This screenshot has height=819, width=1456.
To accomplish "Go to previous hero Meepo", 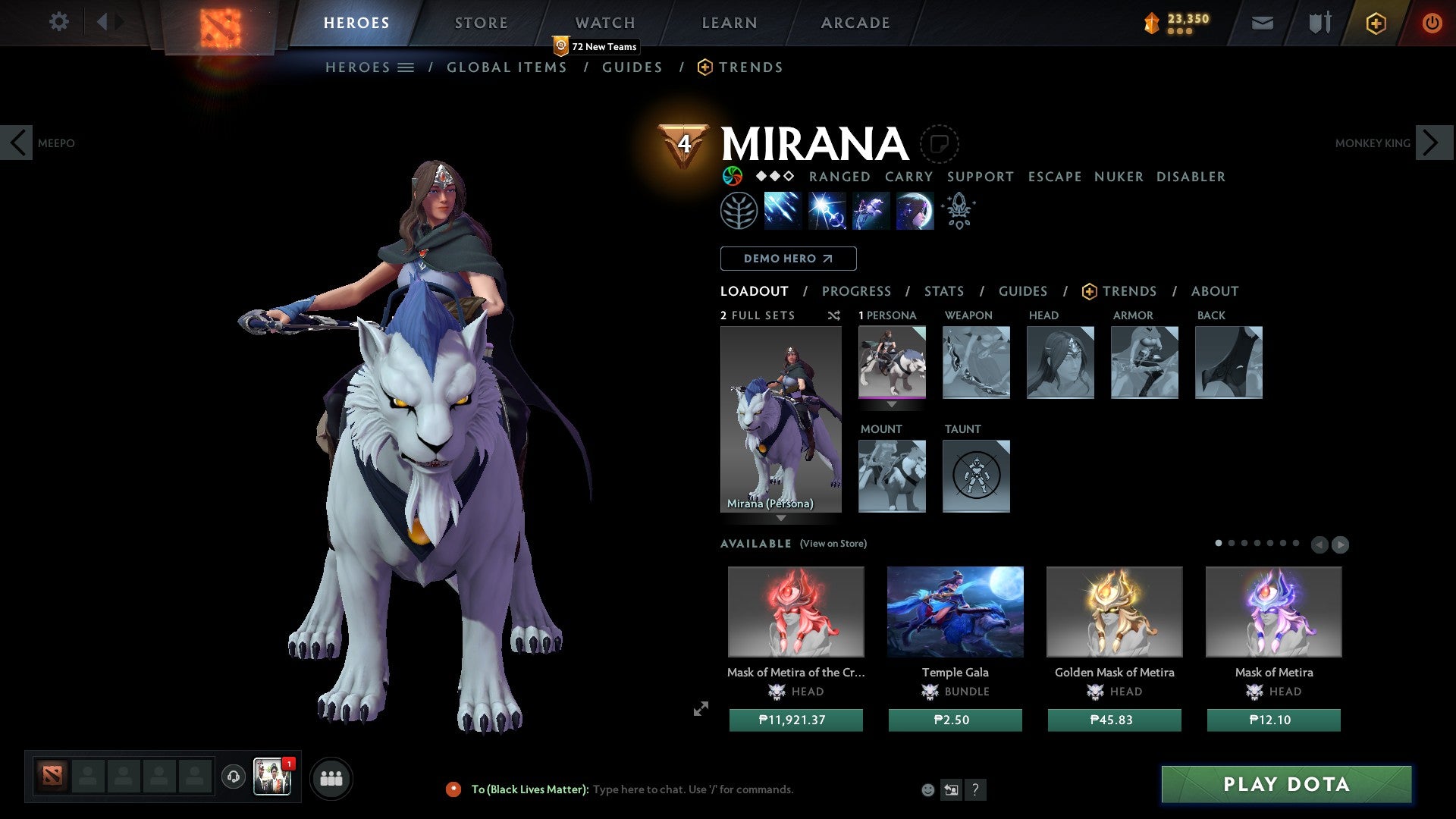I will pos(17,143).
